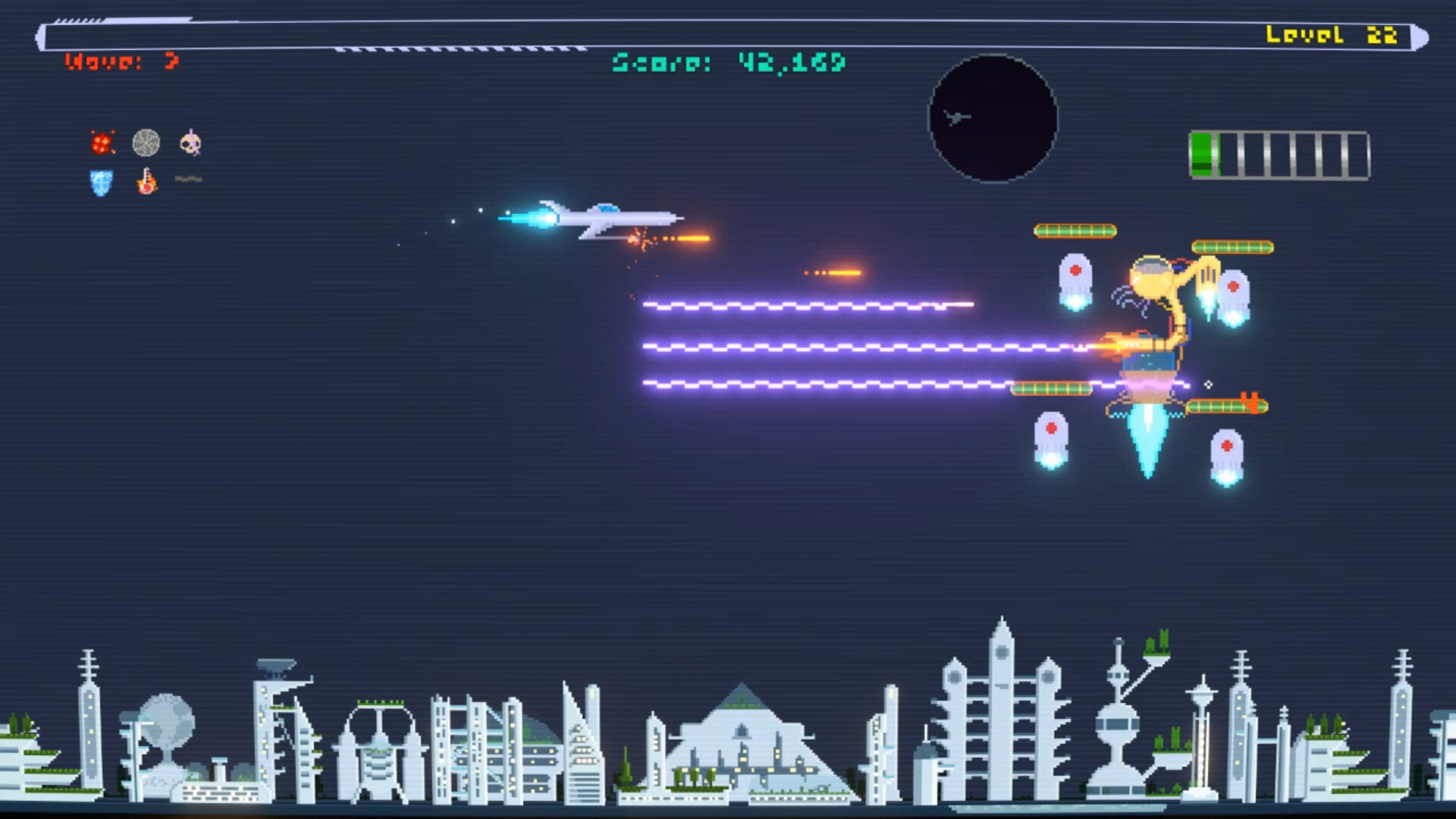This screenshot has width=1456, height=819.
Task: Click the blue ice shield icon
Action: 101,183
